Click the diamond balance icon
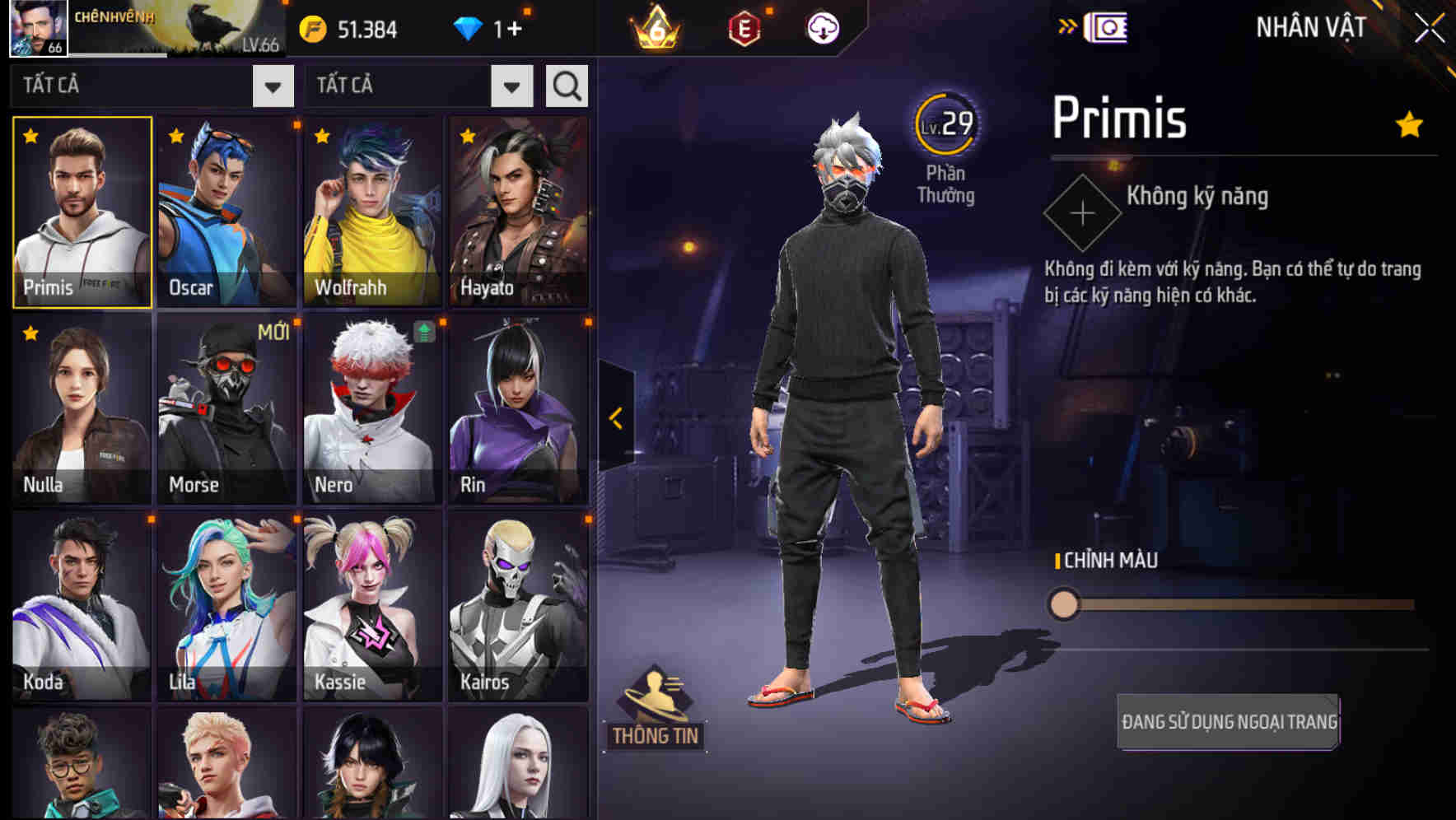 click(x=469, y=27)
